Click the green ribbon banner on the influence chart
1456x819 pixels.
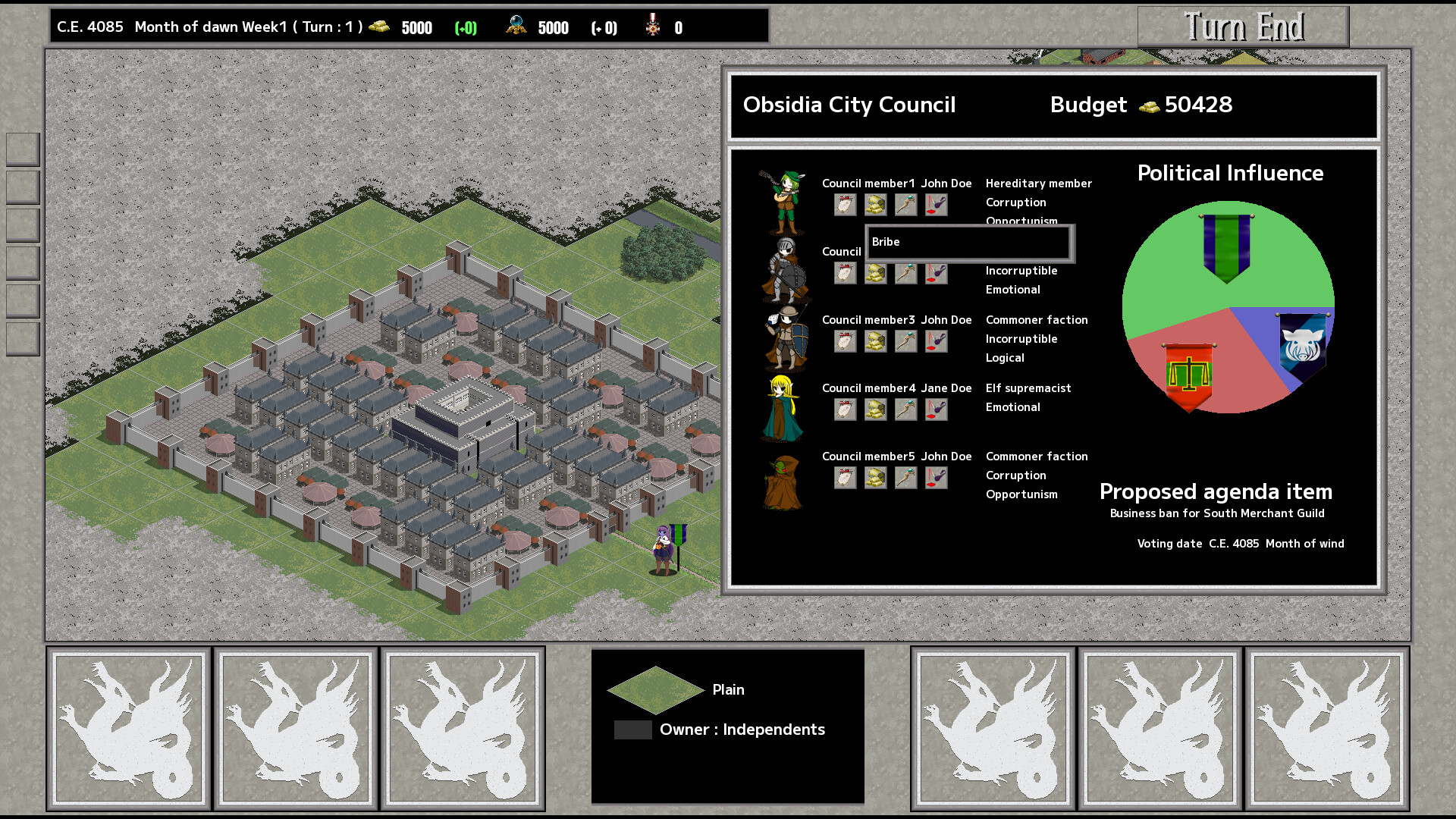point(1225,243)
